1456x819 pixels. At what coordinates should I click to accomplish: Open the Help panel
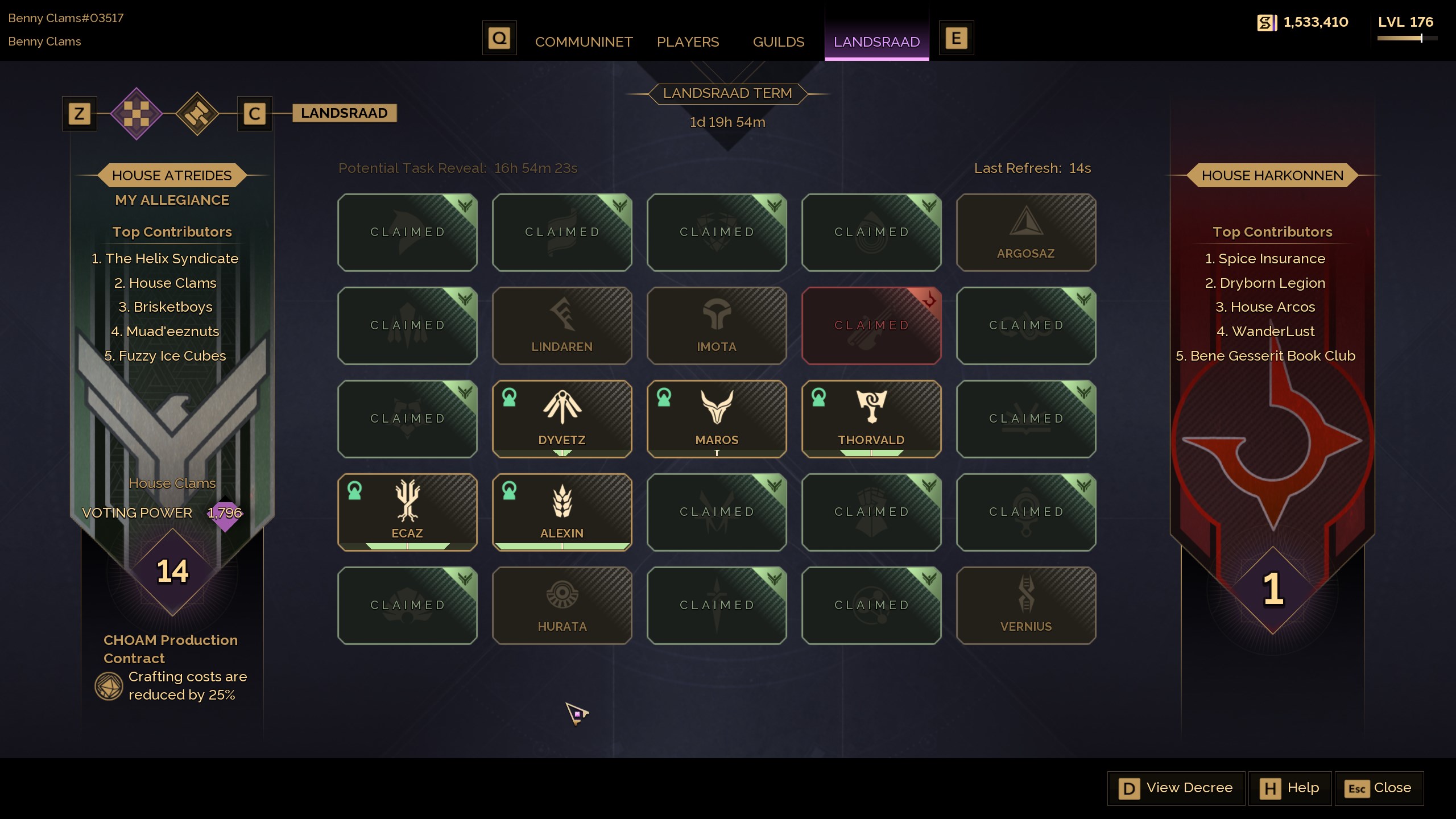point(1290,788)
